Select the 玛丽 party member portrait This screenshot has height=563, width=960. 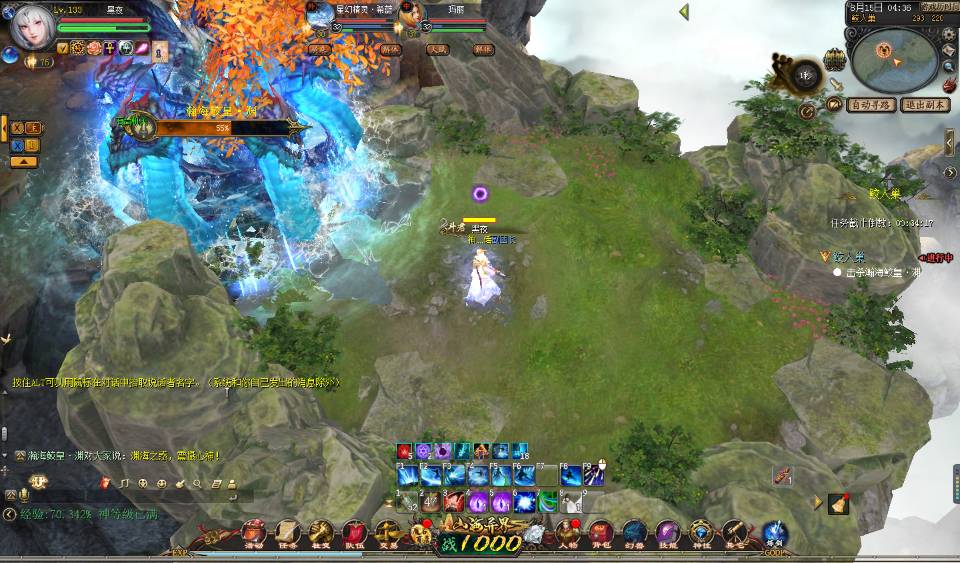(413, 15)
